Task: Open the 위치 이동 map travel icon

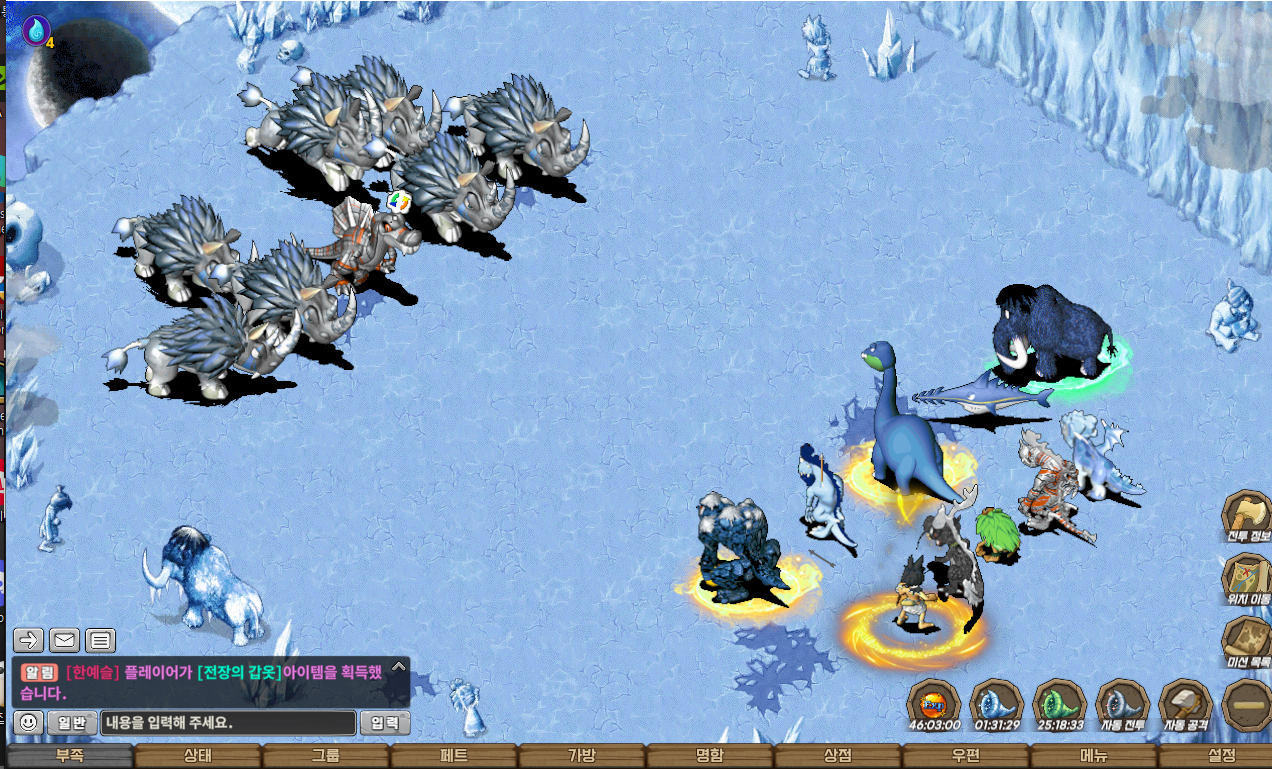Action: click(1247, 580)
